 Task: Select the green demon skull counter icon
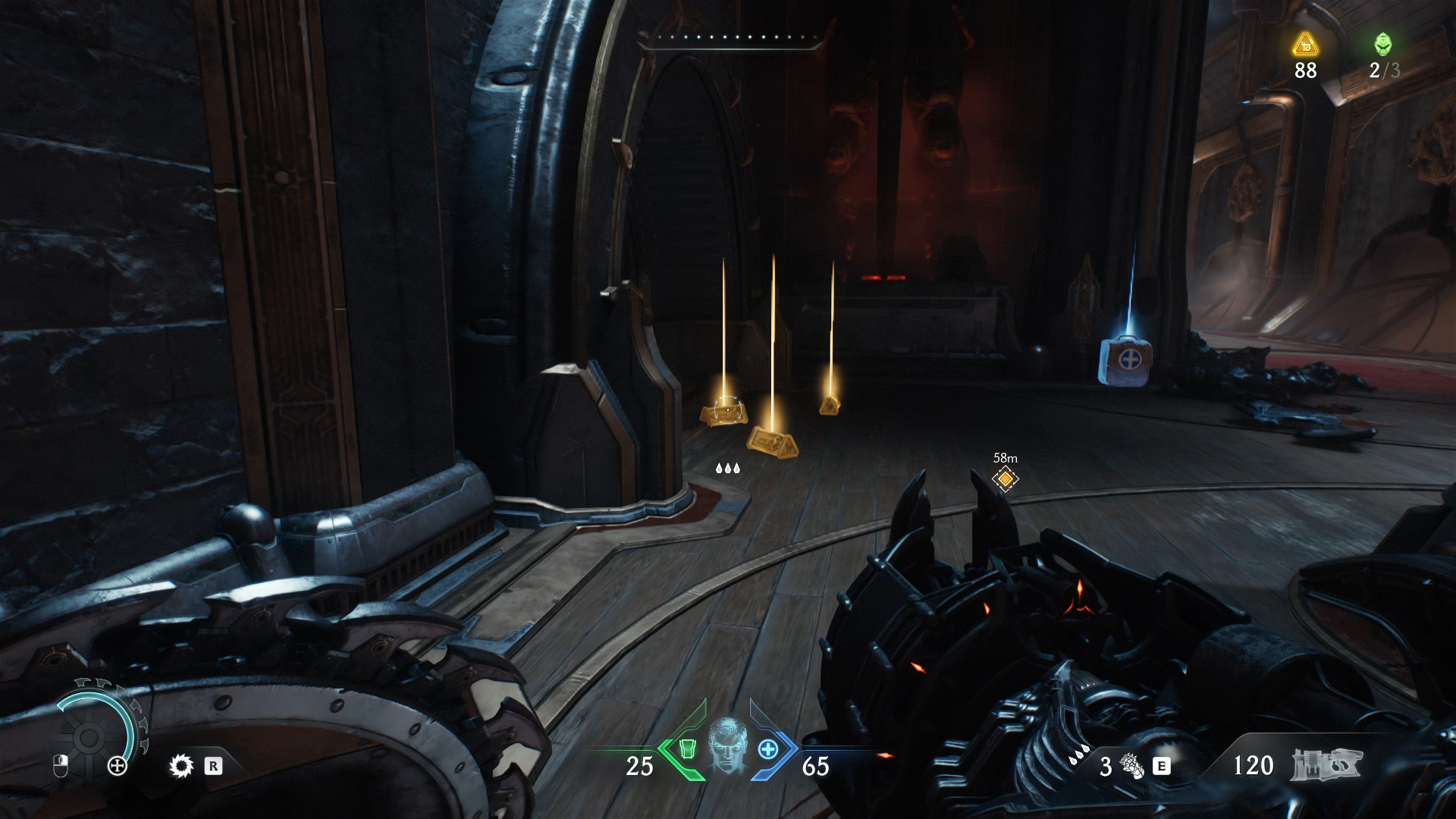(x=1383, y=45)
